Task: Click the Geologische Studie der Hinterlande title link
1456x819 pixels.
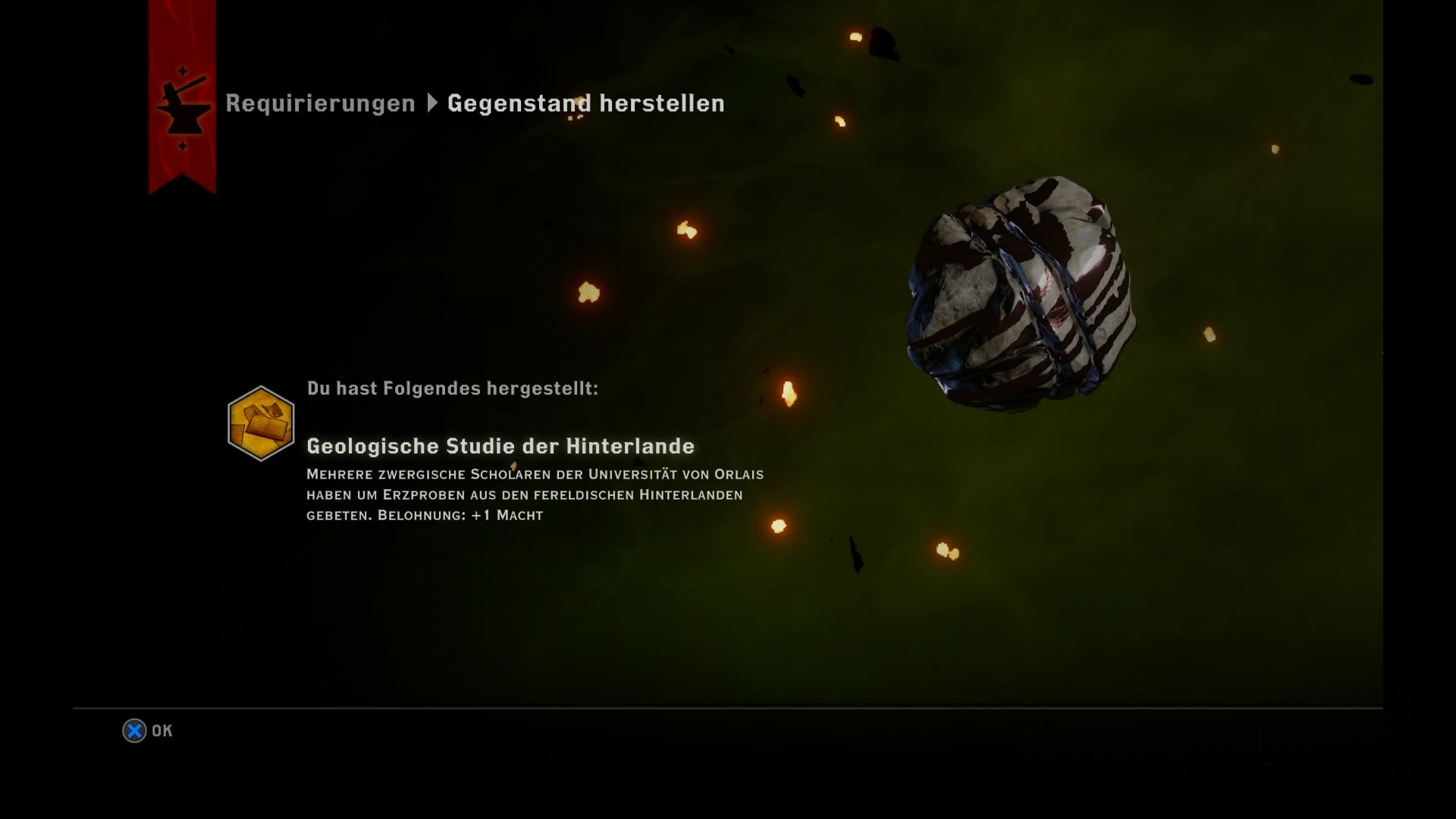Action: [x=499, y=447]
